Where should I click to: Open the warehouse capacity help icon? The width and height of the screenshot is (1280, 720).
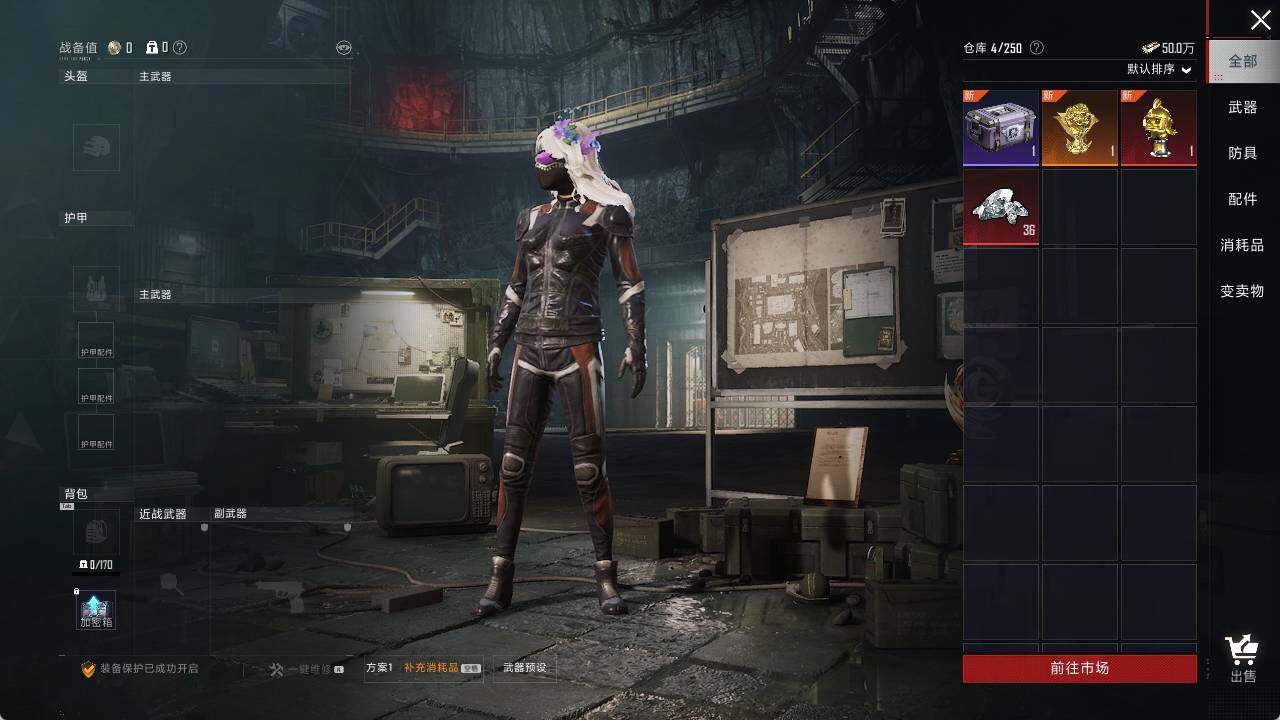[x=1037, y=48]
